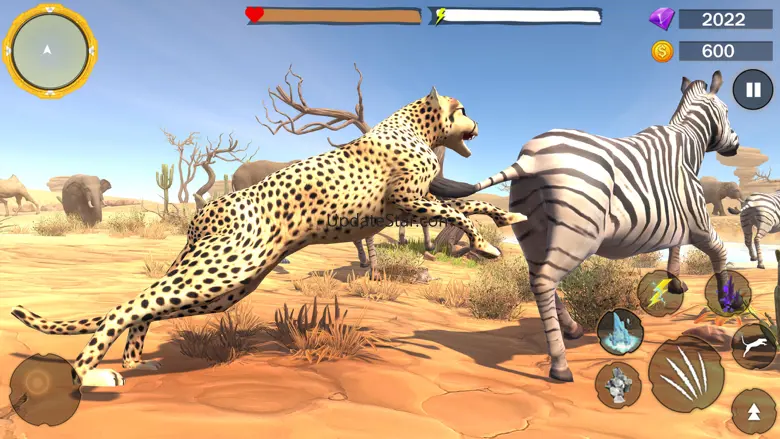This screenshot has width=780, height=439.
Task: Pause the game with the pause button
Action: (752, 89)
